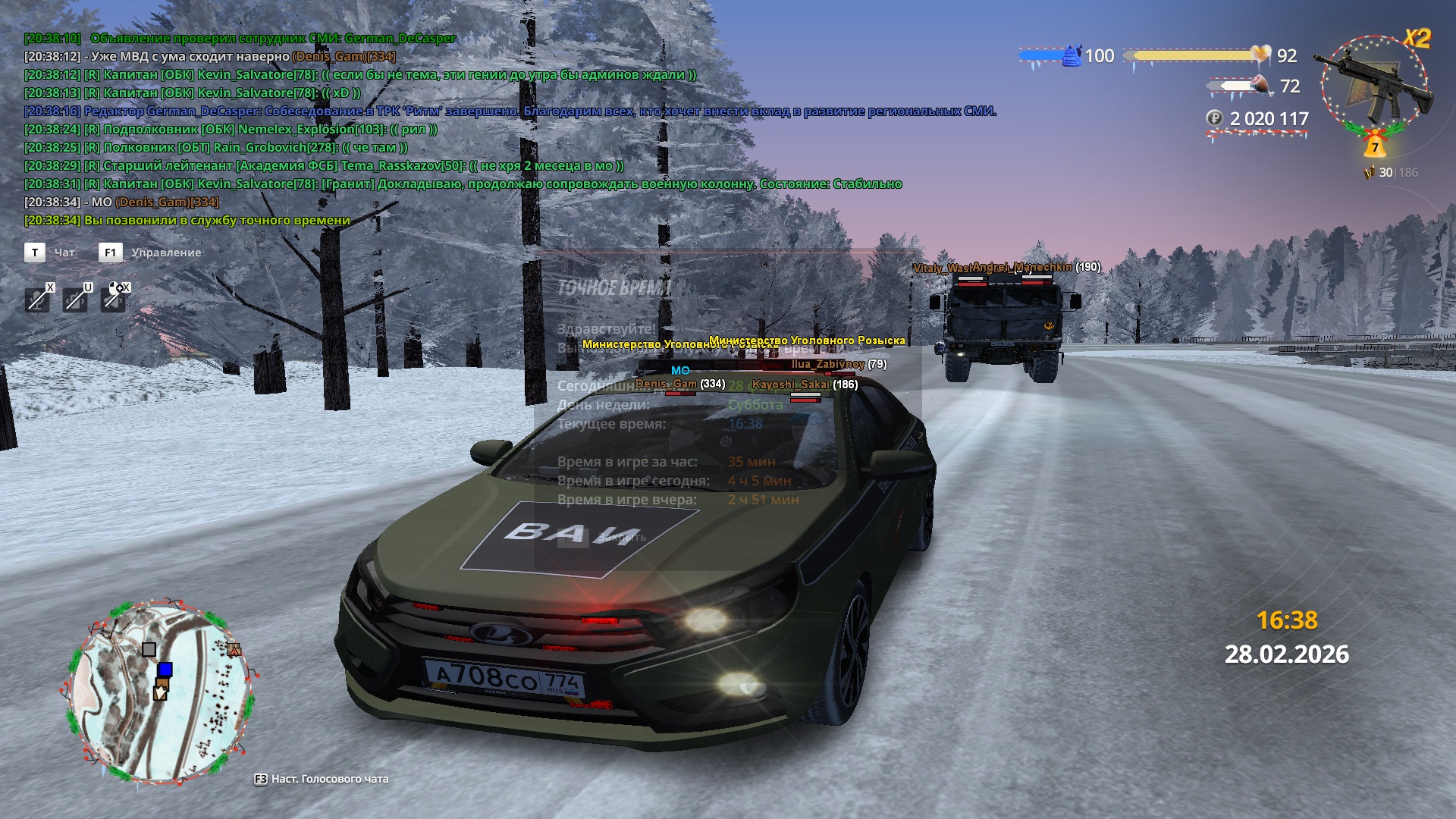This screenshot has width=1456, height=819.
Task: Select the blue square marker on minimap
Action: pos(165,670)
